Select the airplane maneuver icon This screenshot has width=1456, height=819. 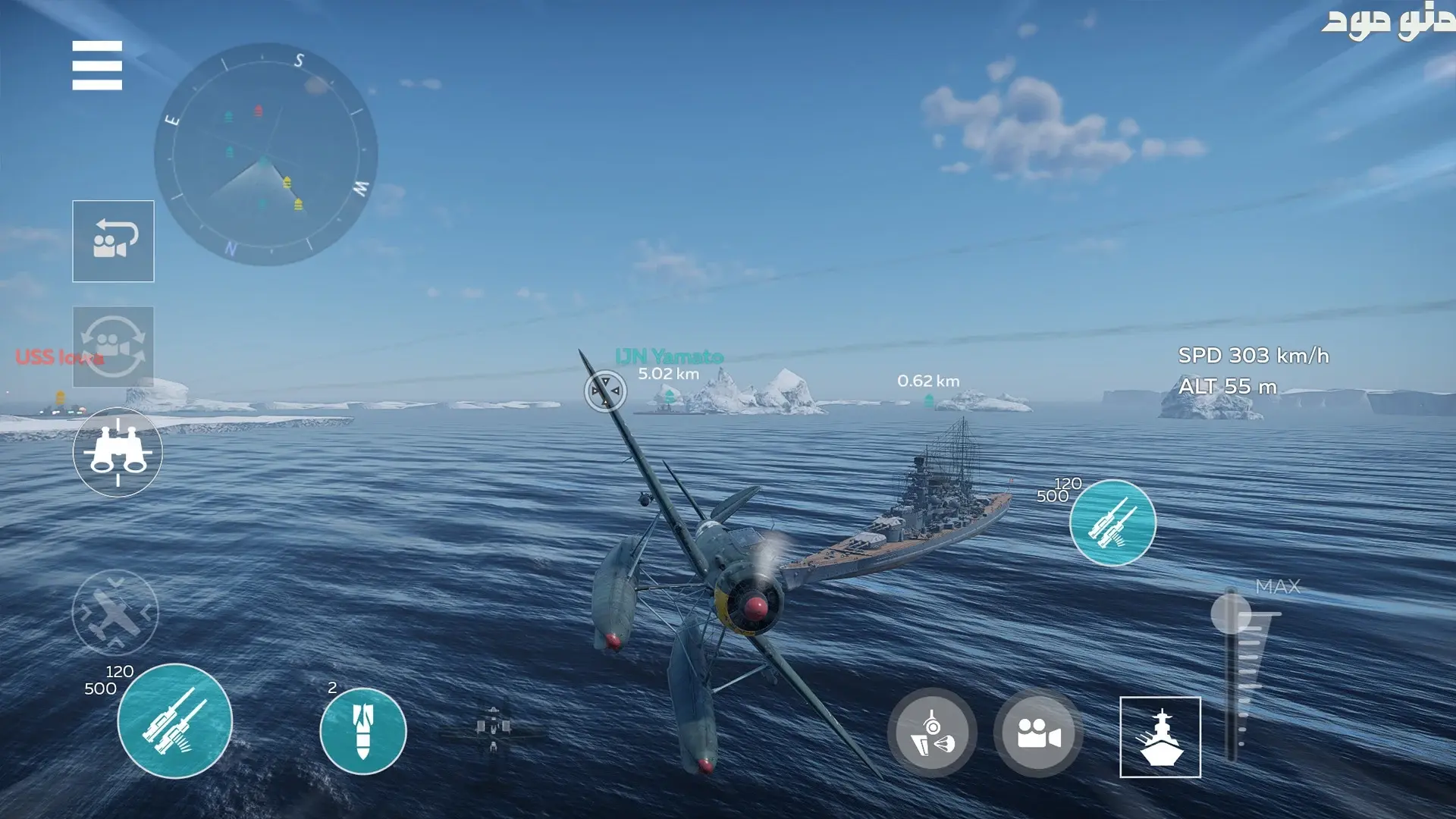[115, 613]
